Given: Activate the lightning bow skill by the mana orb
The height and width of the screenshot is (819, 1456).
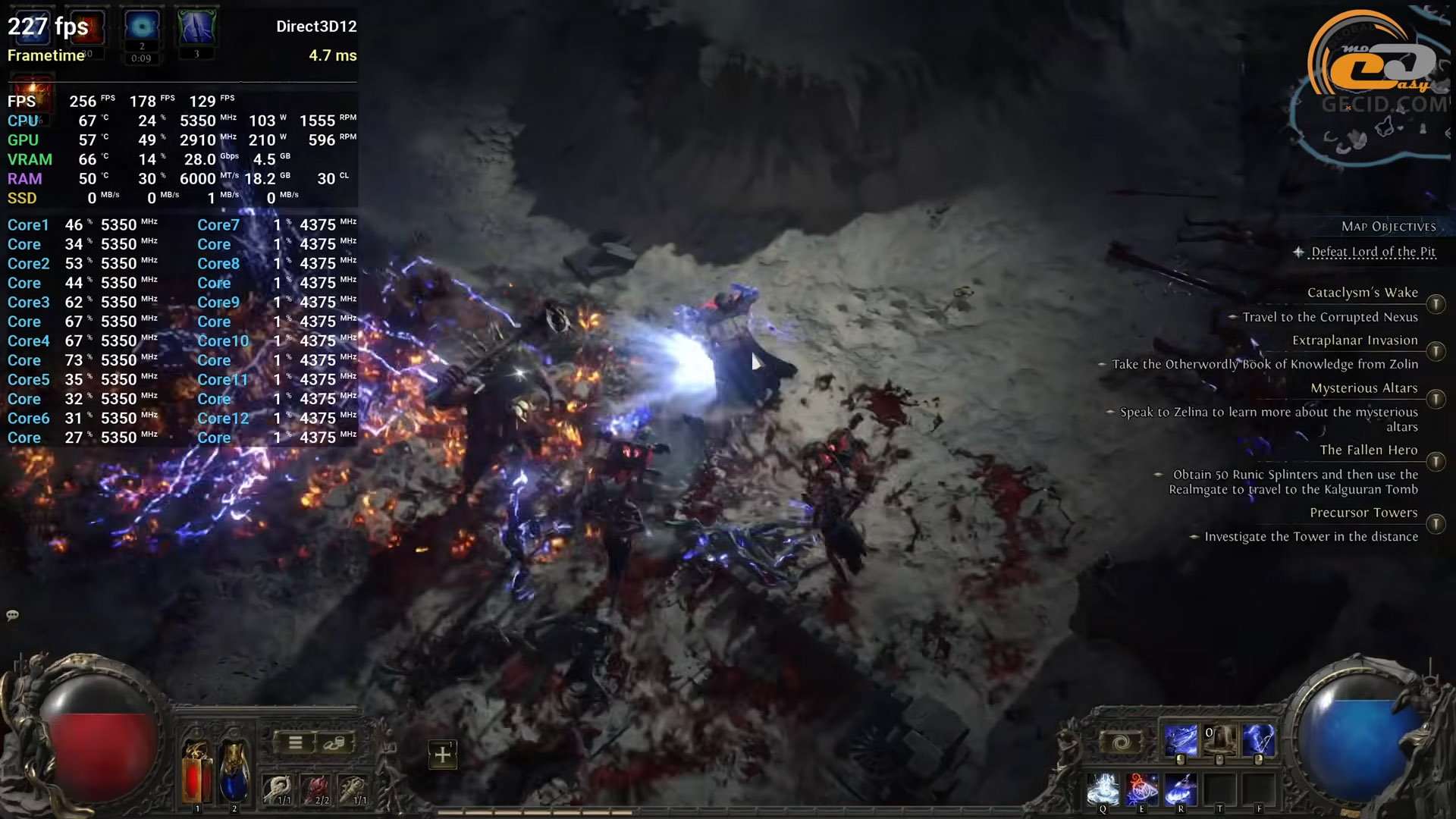Looking at the screenshot, I should 1258,740.
